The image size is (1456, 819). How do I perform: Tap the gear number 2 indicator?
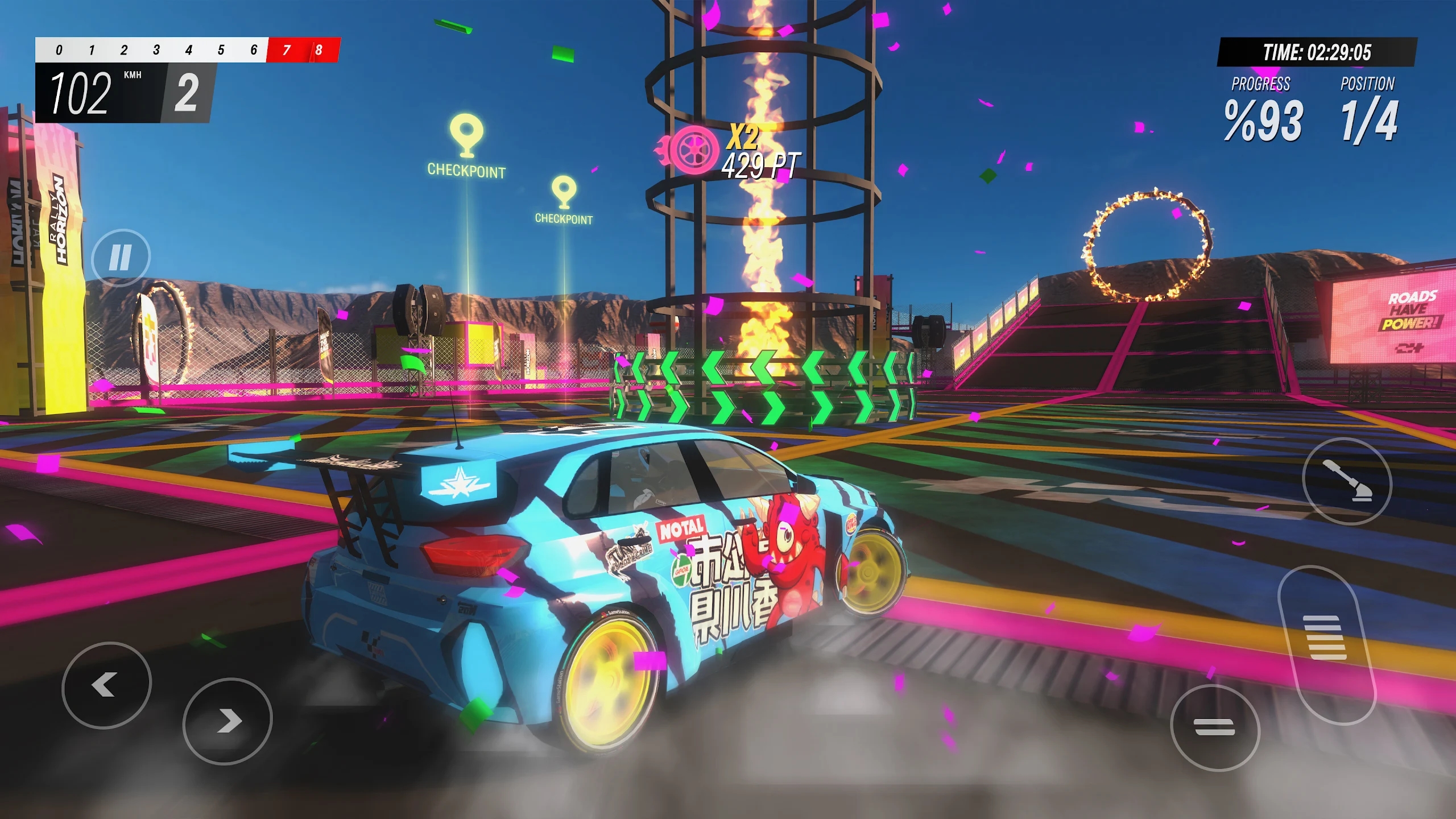point(188,93)
